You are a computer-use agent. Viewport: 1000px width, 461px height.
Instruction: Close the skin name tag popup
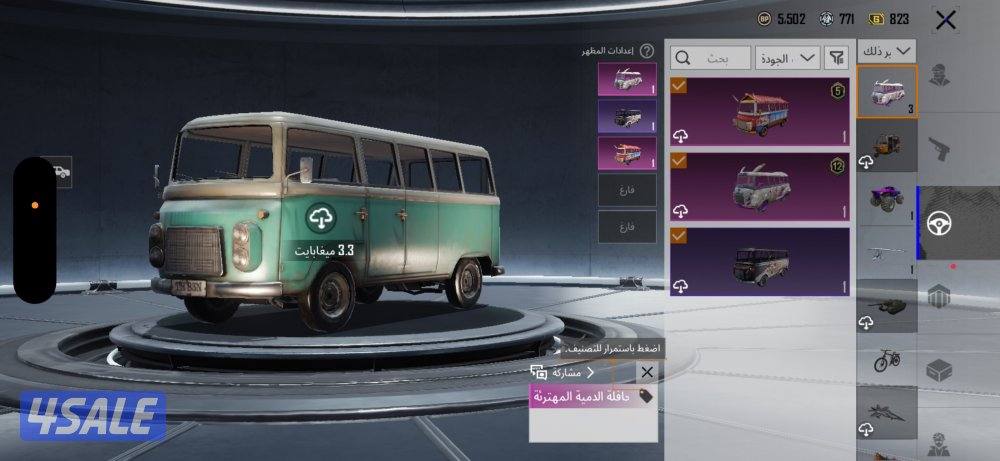646,372
